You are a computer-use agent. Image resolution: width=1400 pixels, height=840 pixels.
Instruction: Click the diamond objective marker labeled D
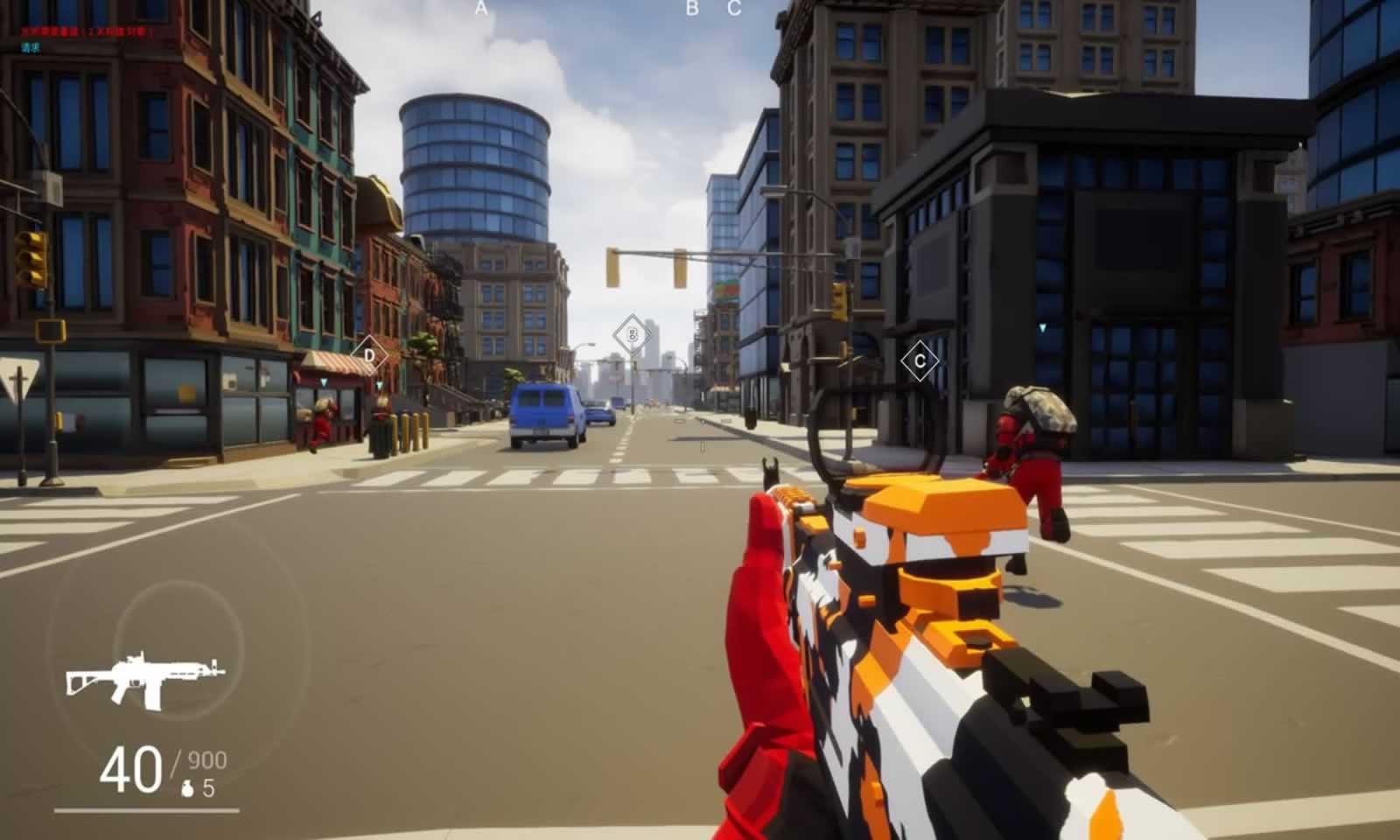coord(369,355)
